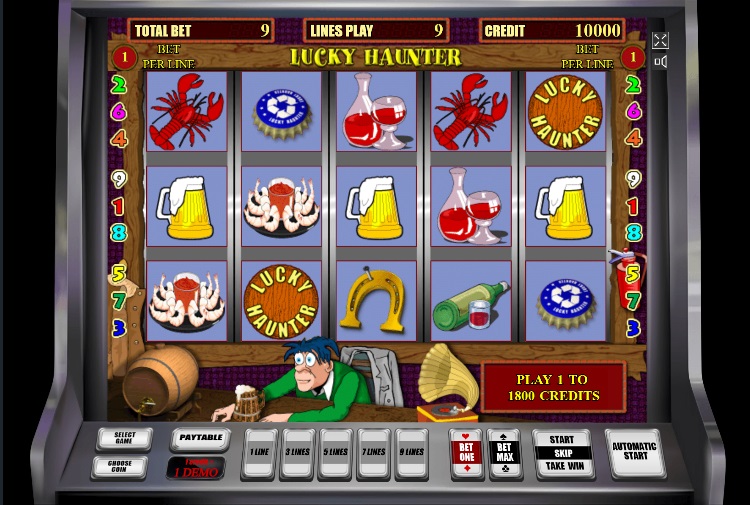Screen dimensions: 750x505
Task: Enable Automatic Start
Action: coord(634,453)
